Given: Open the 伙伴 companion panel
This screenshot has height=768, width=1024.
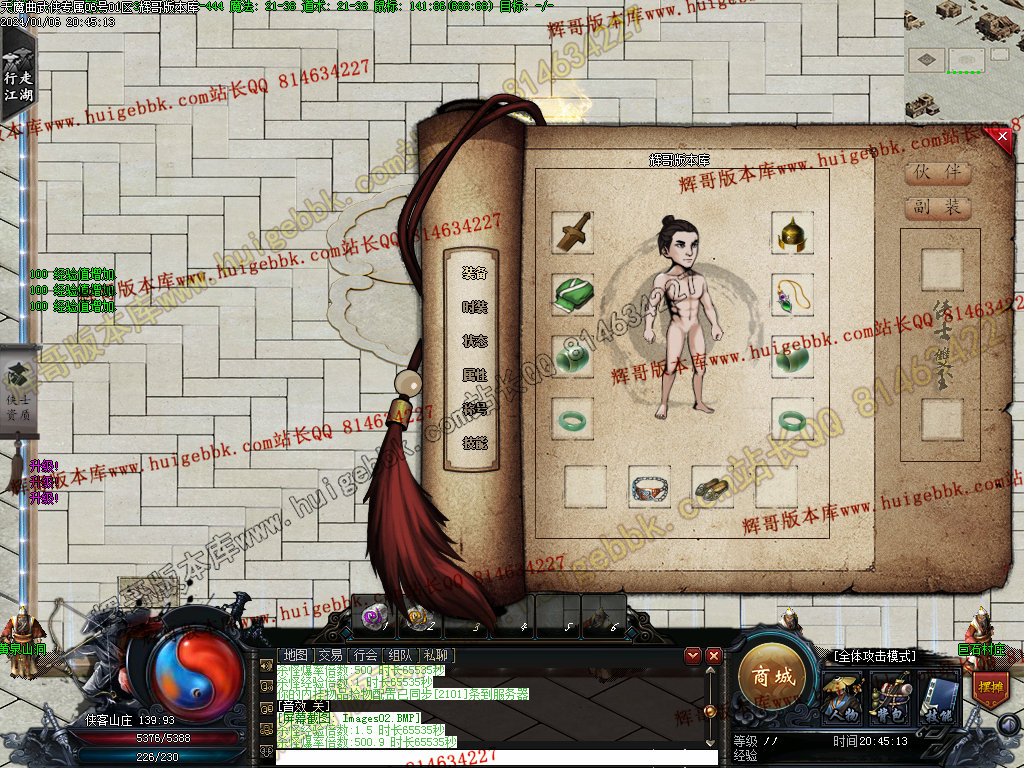Looking at the screenshot, I should click(x=937, y=172).
